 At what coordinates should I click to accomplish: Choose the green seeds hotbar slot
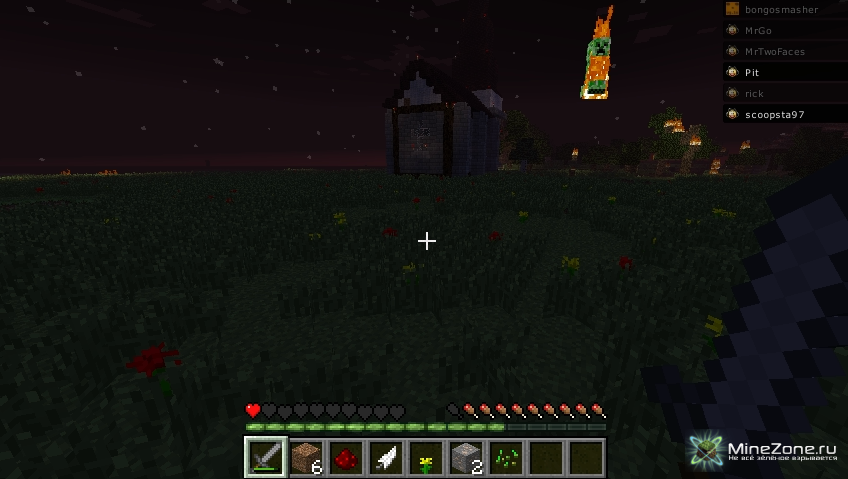506,458
